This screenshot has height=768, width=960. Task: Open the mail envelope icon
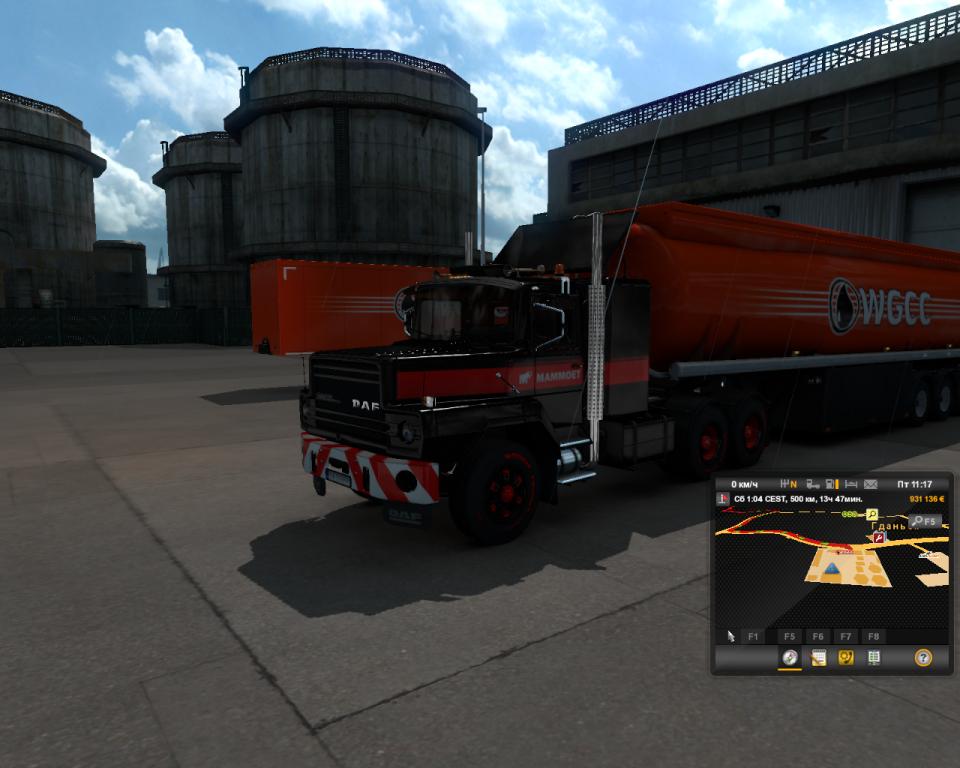pyautogui.click(x=870, y=484)
